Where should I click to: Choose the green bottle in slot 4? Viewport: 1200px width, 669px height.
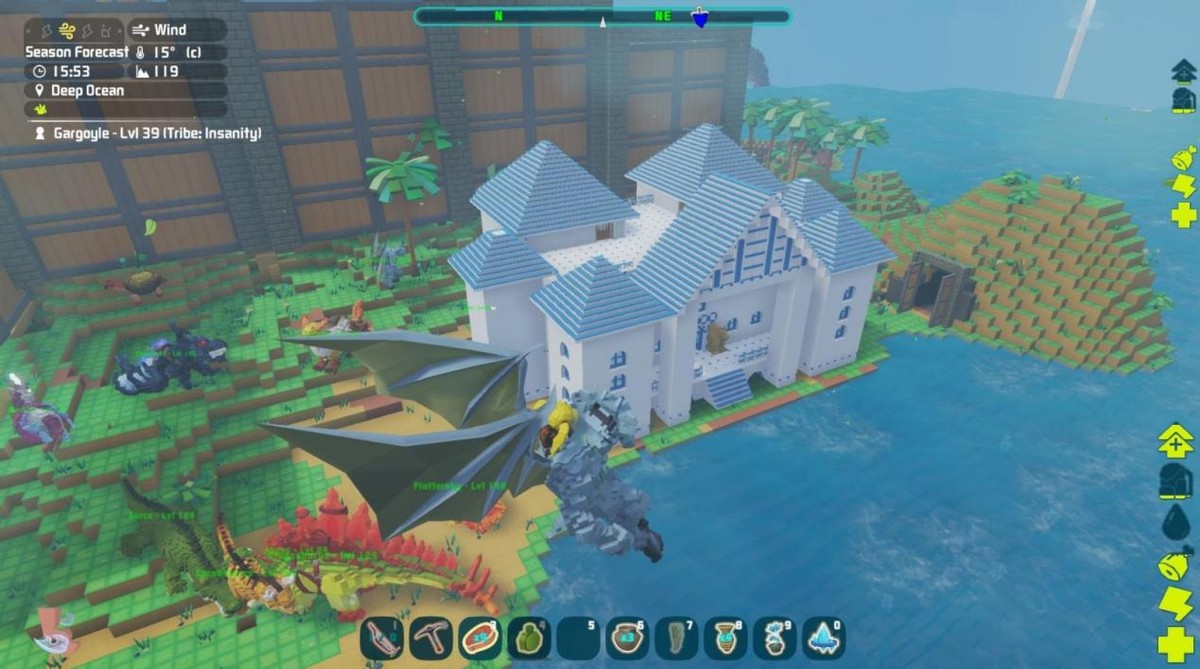[x=528, y=638]
